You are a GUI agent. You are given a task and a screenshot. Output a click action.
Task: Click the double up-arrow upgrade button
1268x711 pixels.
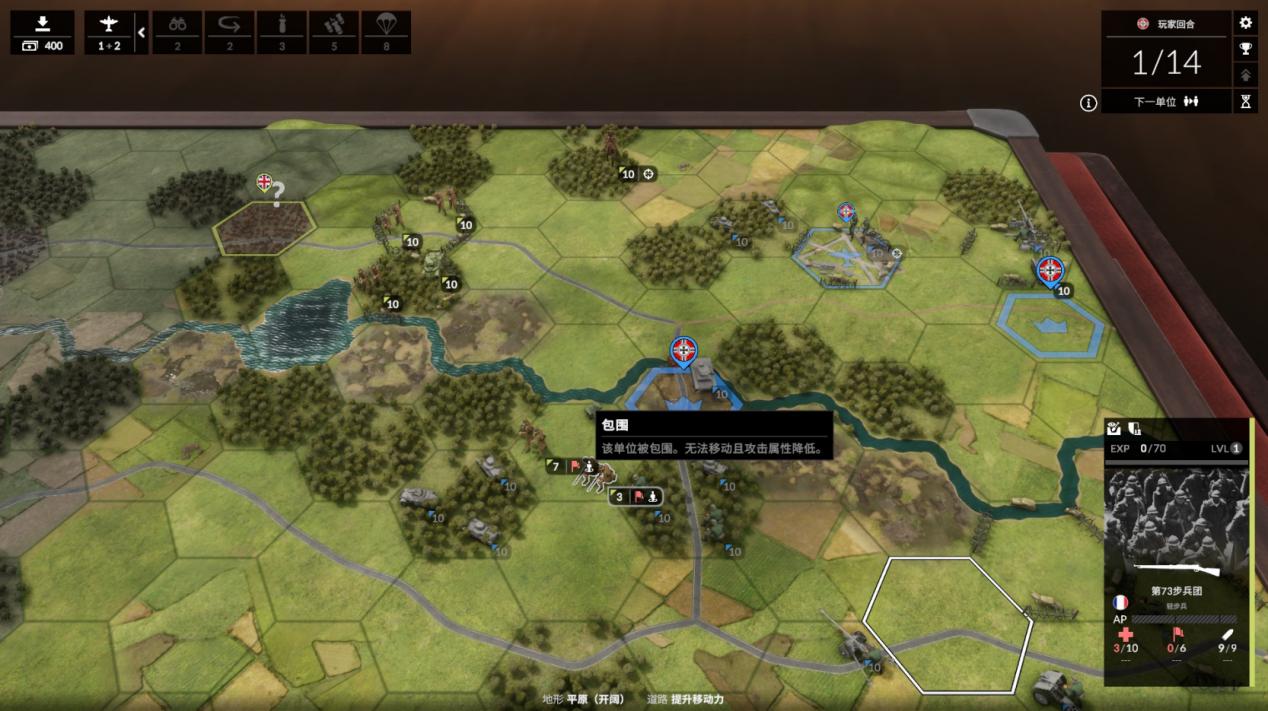tap(1245, 75)
